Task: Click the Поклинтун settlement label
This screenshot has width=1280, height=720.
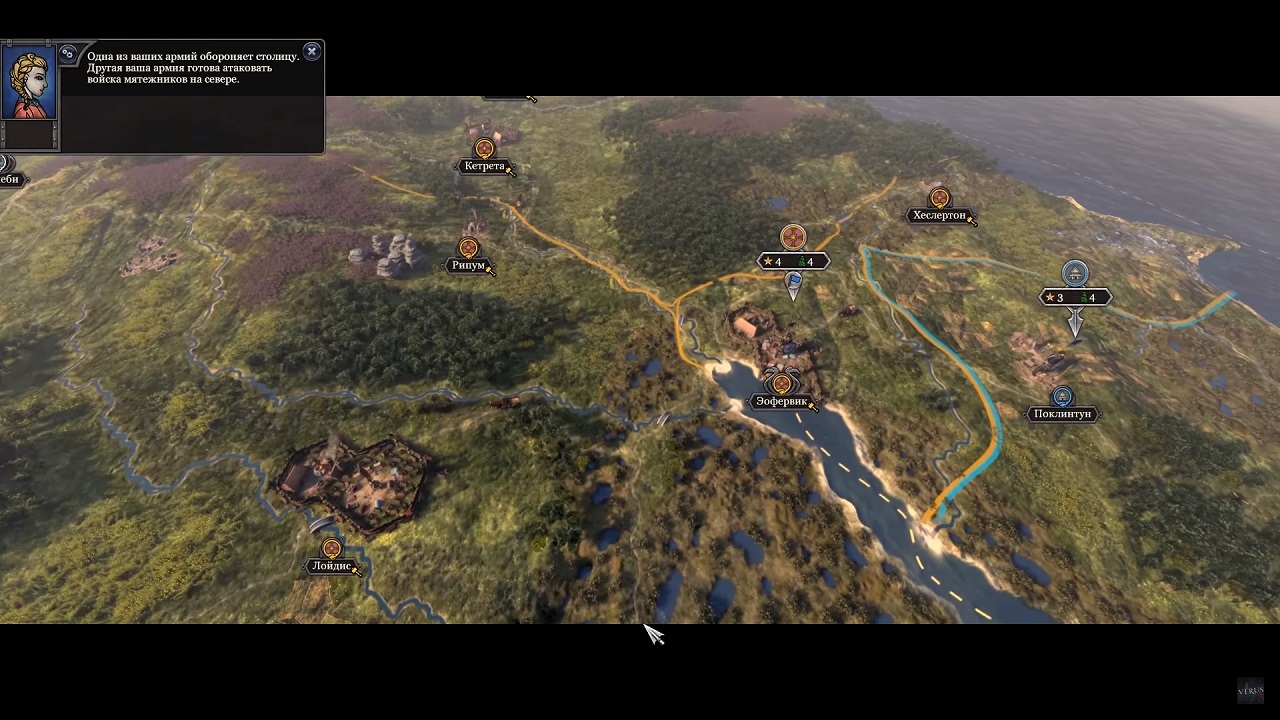Action: coord(1062,414)
